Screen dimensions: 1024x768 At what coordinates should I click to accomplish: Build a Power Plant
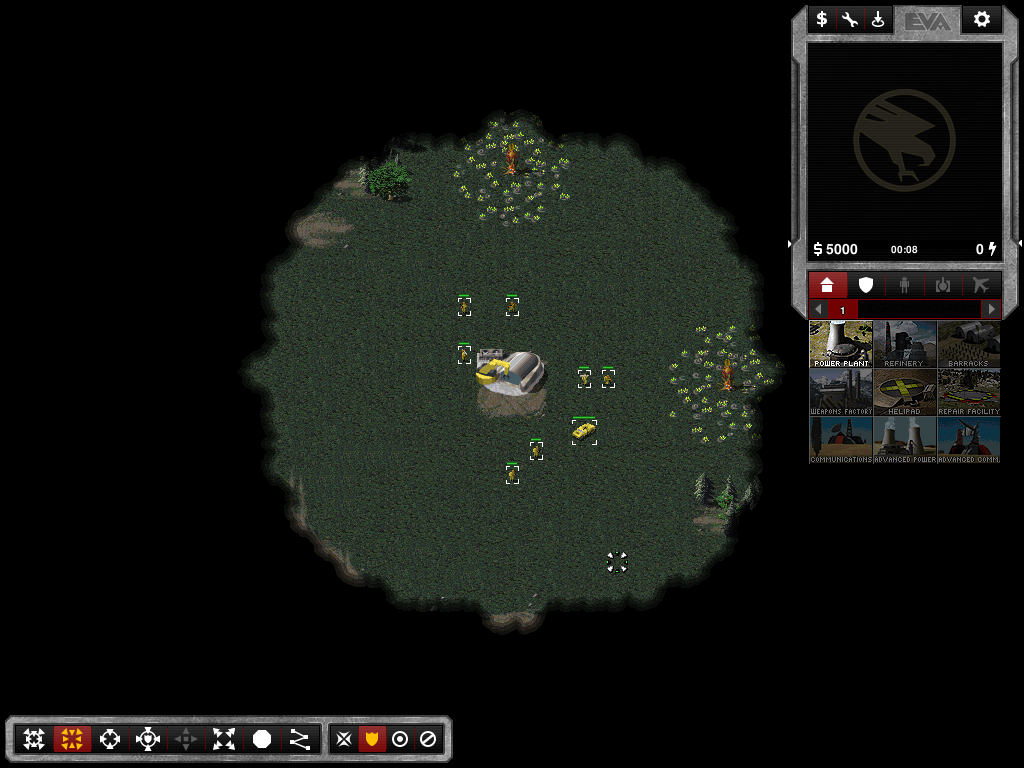[x=840, y=344]
